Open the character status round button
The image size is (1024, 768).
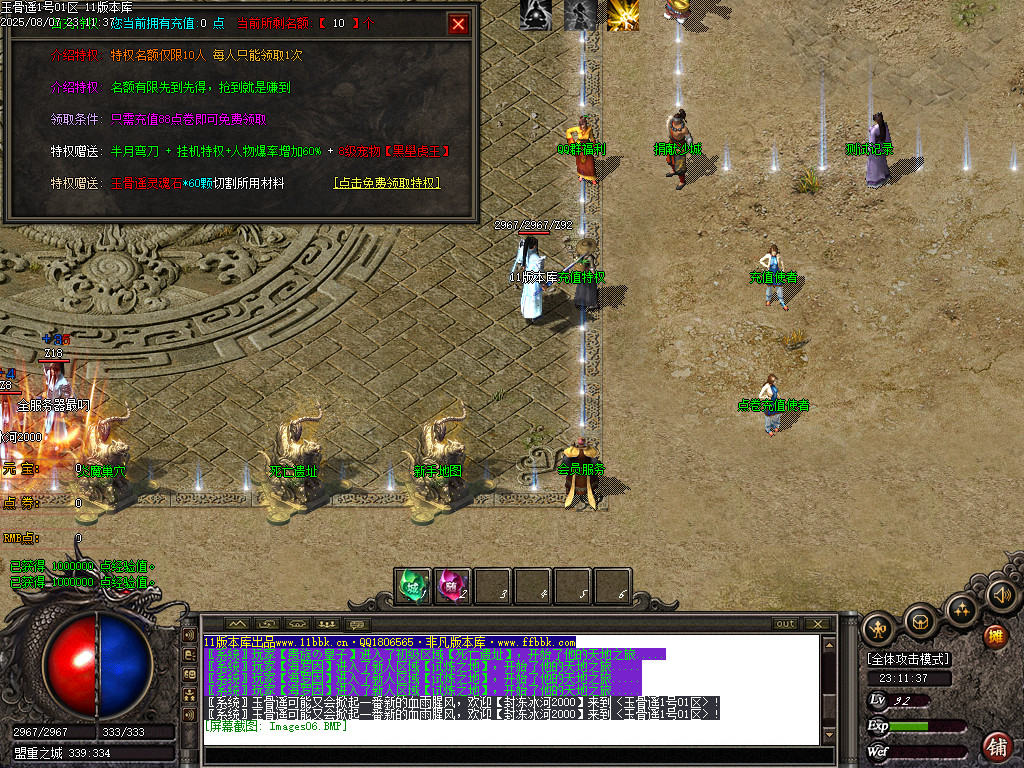pyautogui.click(x=879, y=627)
